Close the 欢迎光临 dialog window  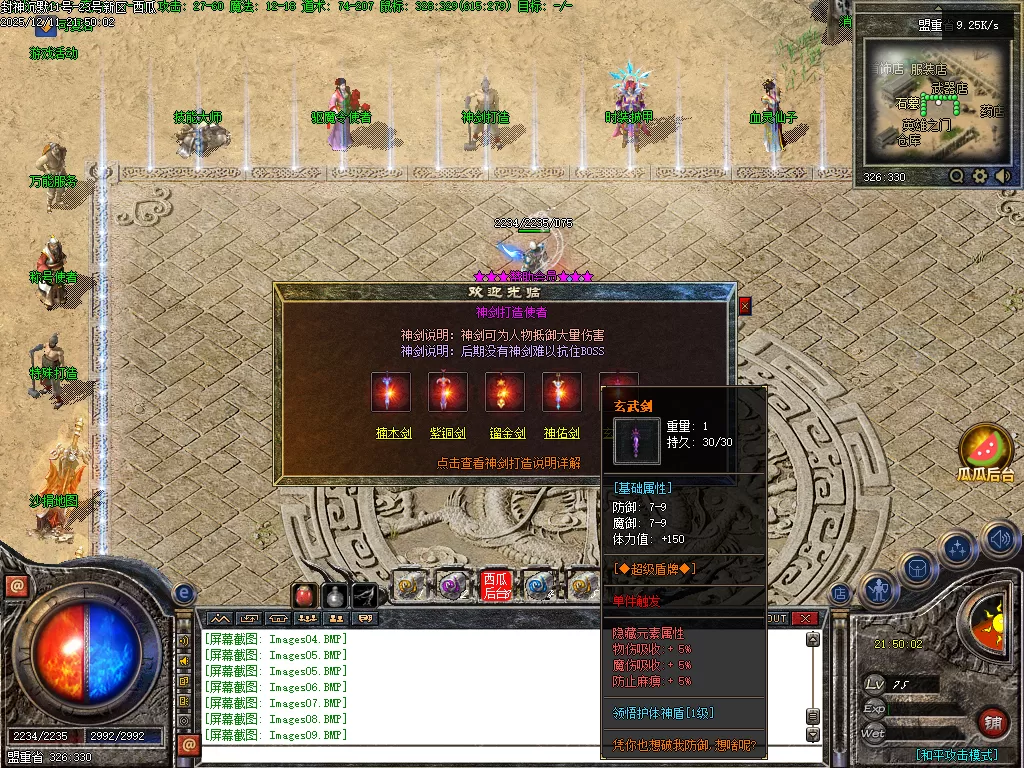[744, 308]
